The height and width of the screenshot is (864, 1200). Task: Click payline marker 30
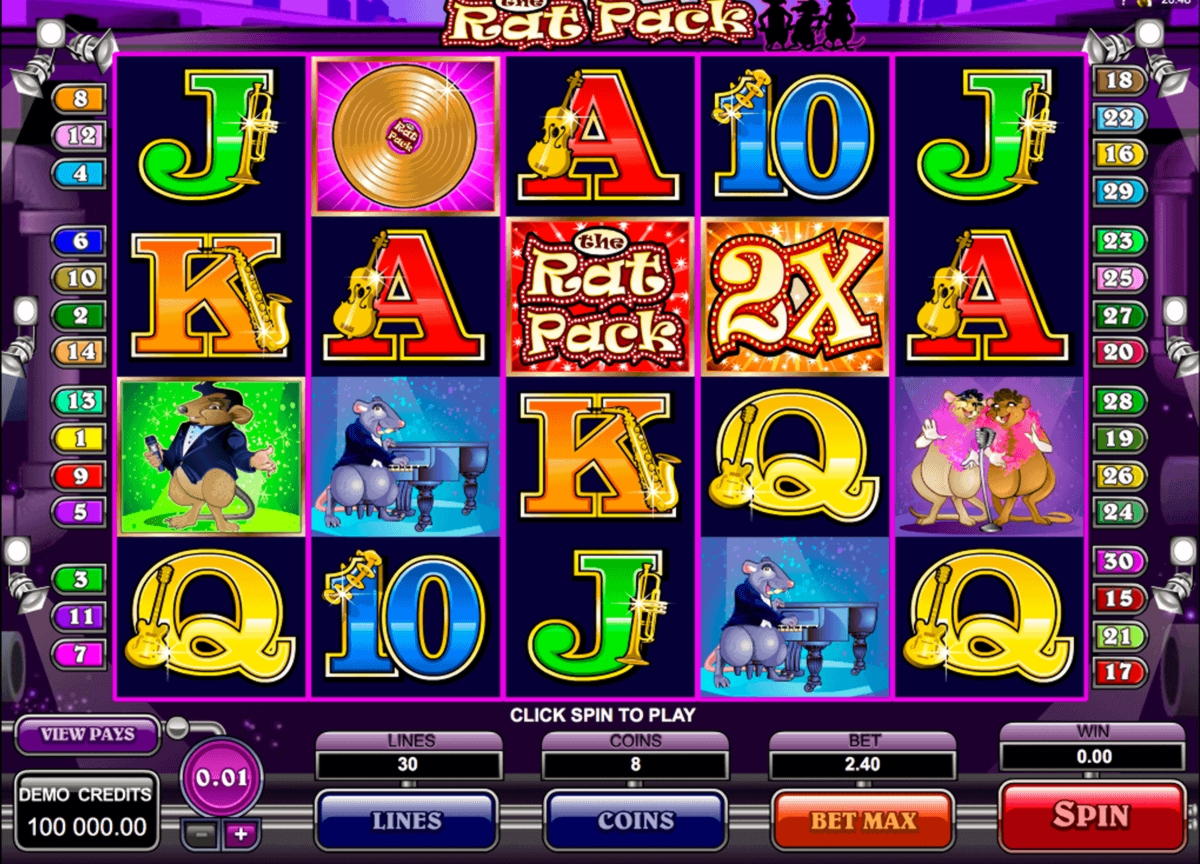pos(1119,561)
